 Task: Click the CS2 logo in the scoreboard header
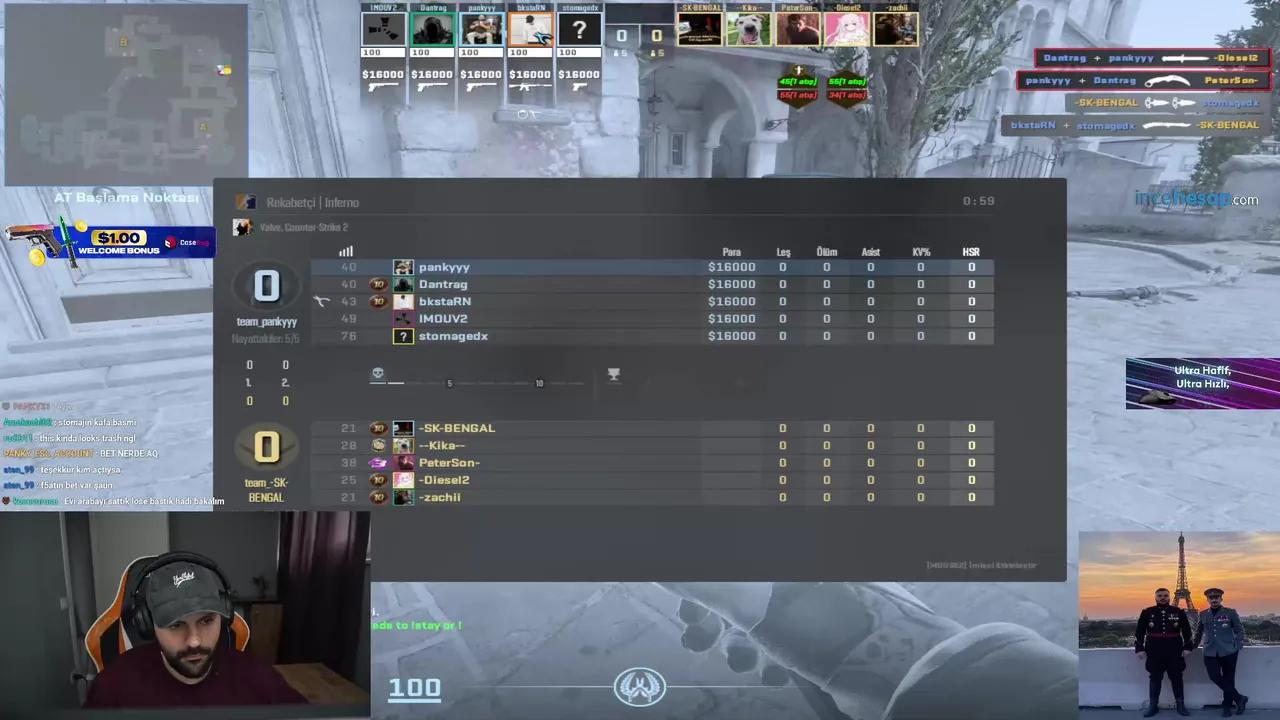tap(247, 202)
